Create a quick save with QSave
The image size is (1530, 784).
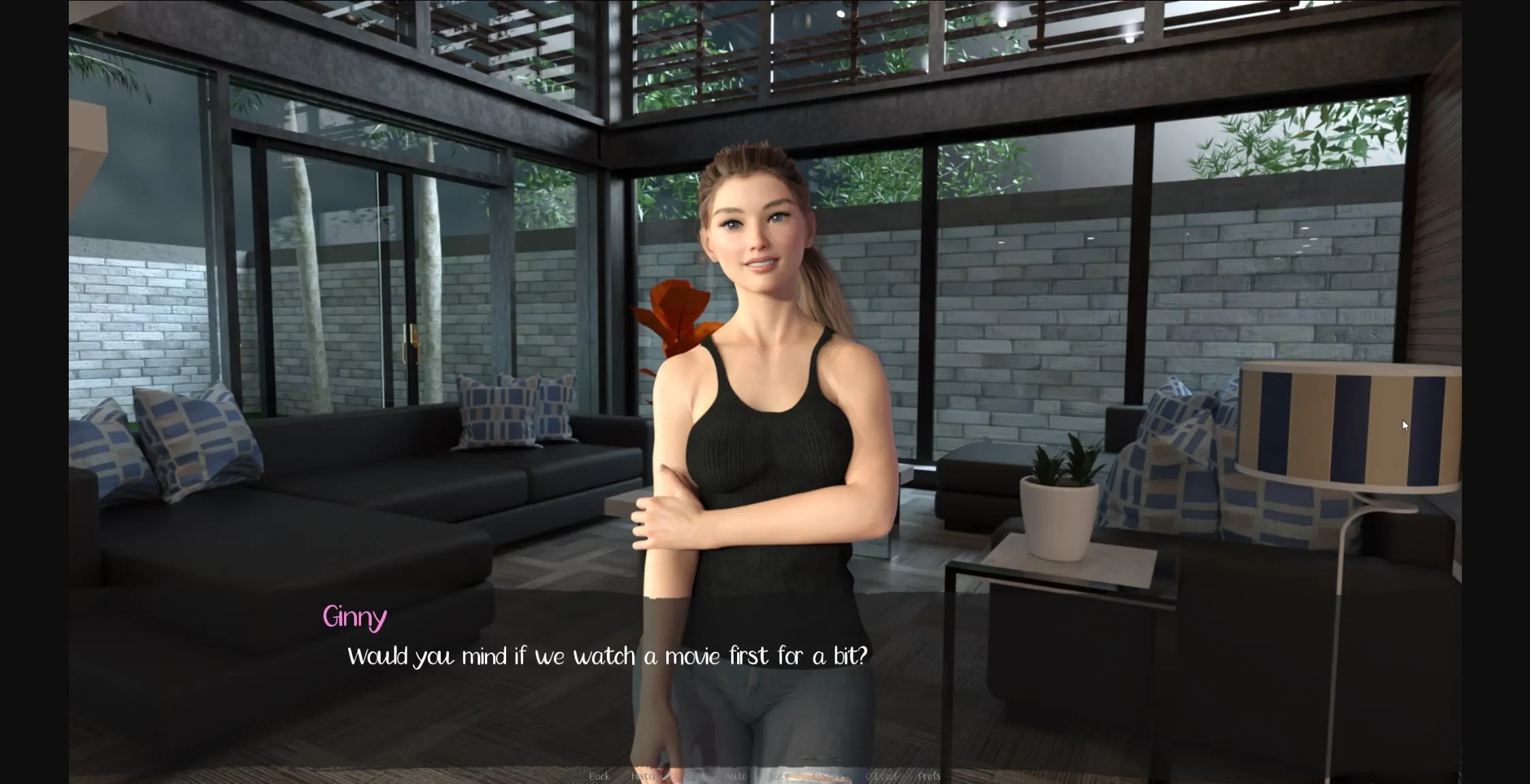(x=826, y=776)
